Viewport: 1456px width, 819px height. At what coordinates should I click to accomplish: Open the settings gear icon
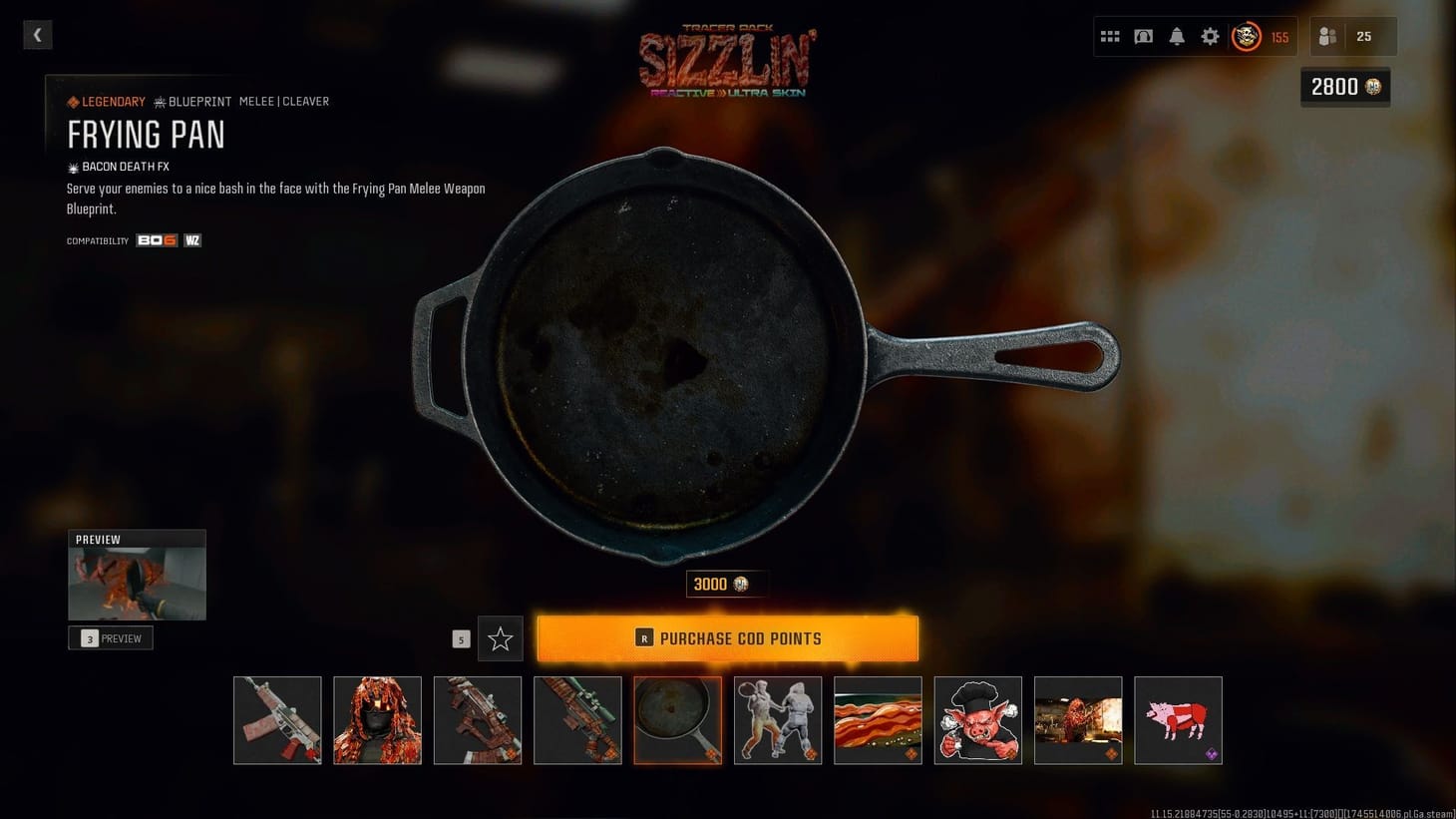pyautogui.click(x=1210, y=36)
